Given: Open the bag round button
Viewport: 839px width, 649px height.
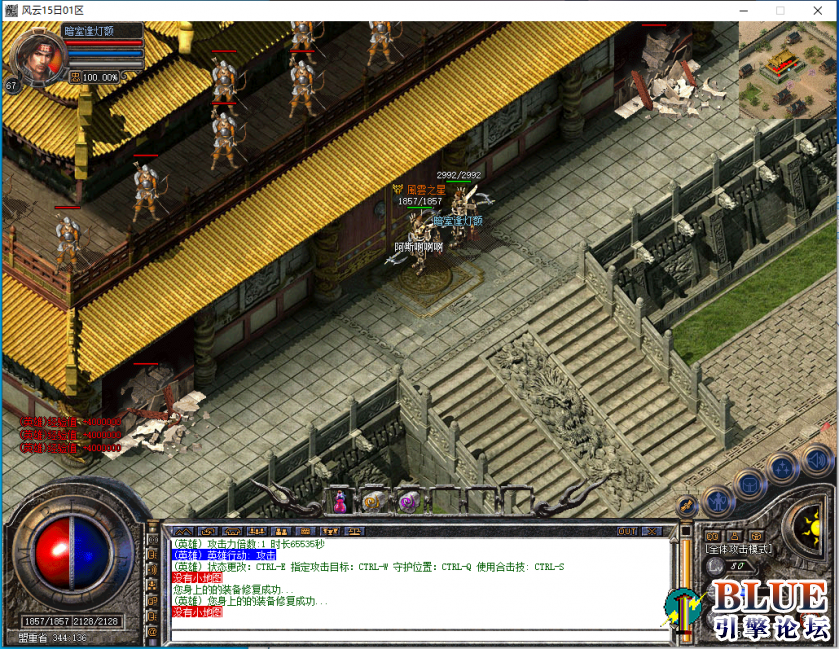Looking at the screenshot, I should pos(750,486).
